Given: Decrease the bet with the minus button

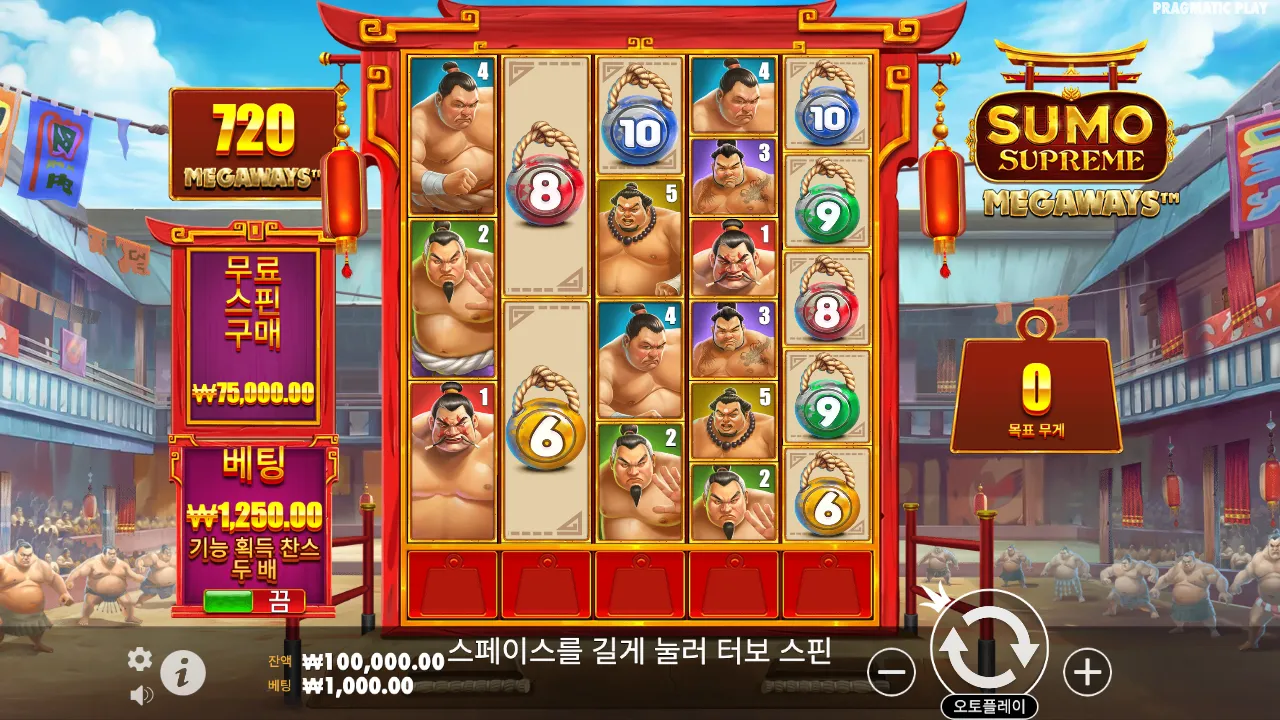Looking at the screenshot, I should (891, 672).
